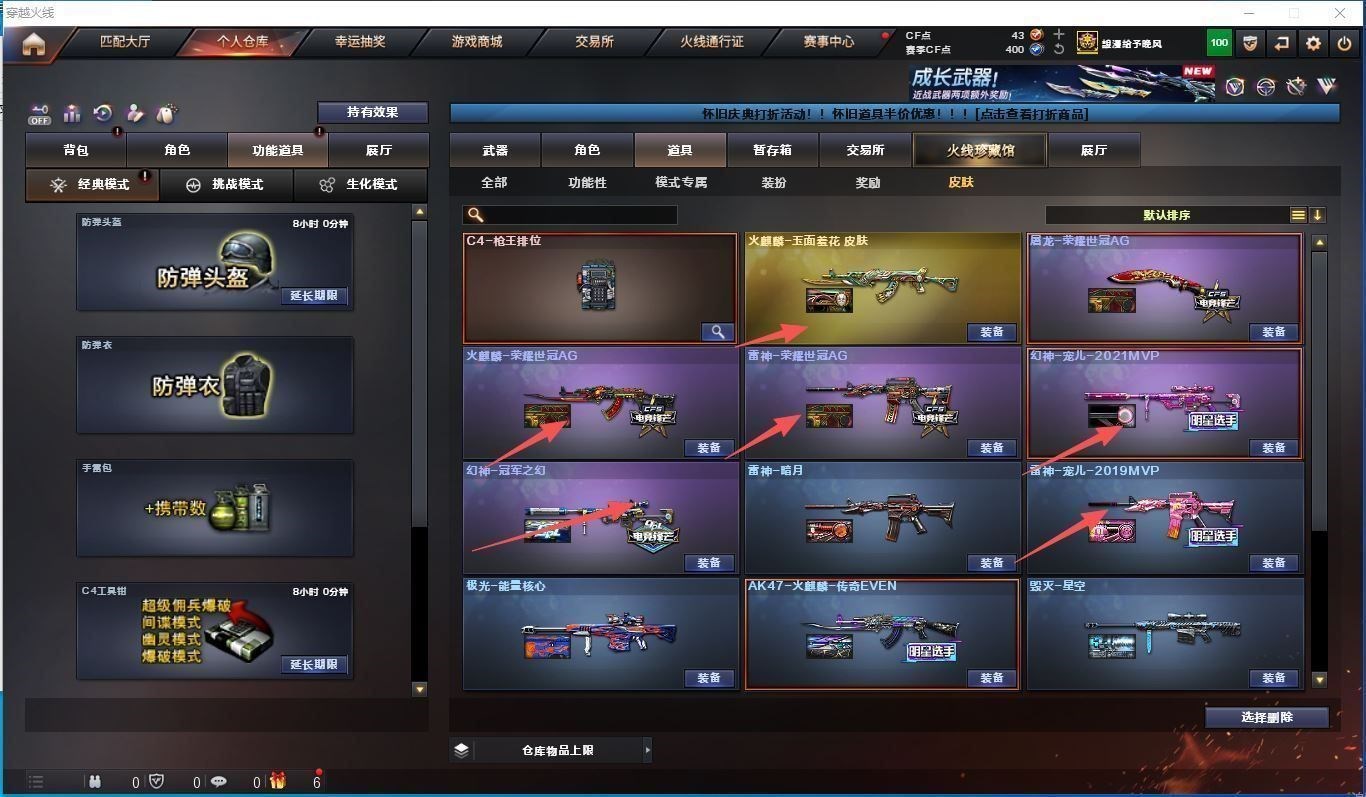Equip the 火麒麟-玉面茗花 skin
This screenshot has width=1366, height=797.
[x=991, y=332]
